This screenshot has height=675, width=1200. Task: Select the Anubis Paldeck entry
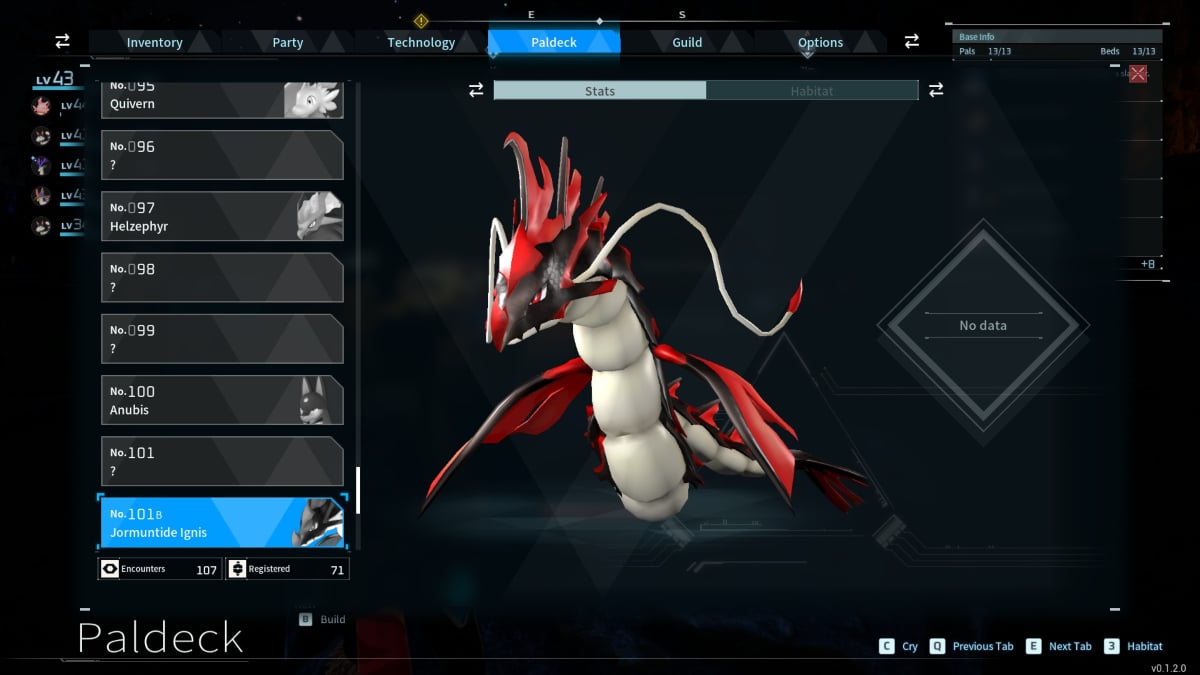coord(222,400)
